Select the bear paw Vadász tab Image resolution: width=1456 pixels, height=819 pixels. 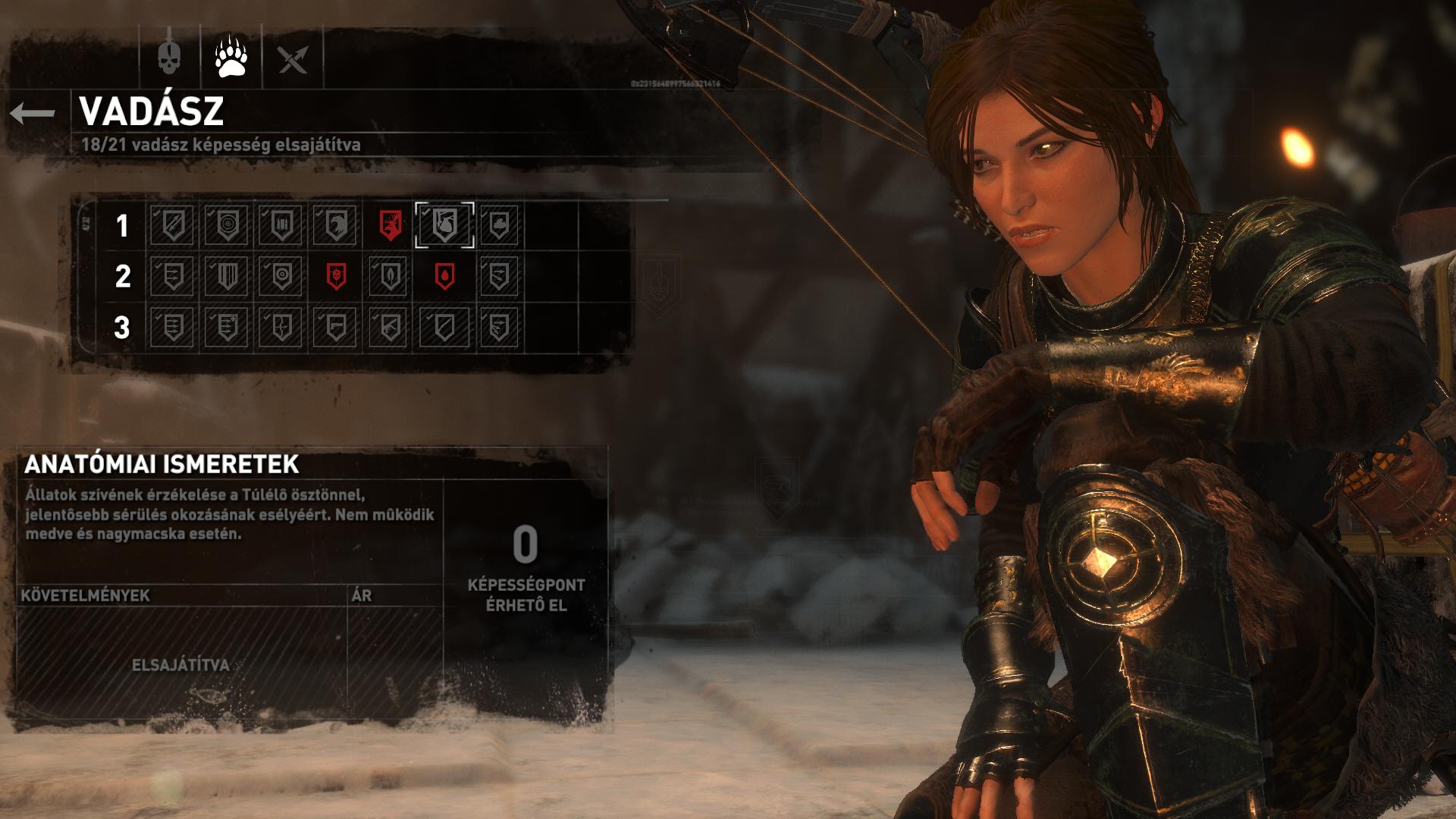[x=231, y=57]
